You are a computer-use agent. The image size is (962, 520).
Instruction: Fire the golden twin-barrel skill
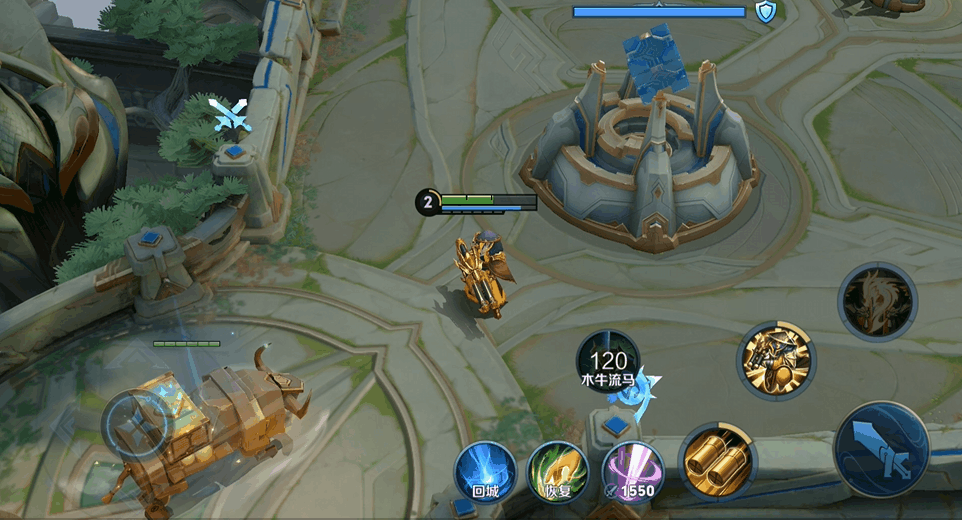(716, 461)
